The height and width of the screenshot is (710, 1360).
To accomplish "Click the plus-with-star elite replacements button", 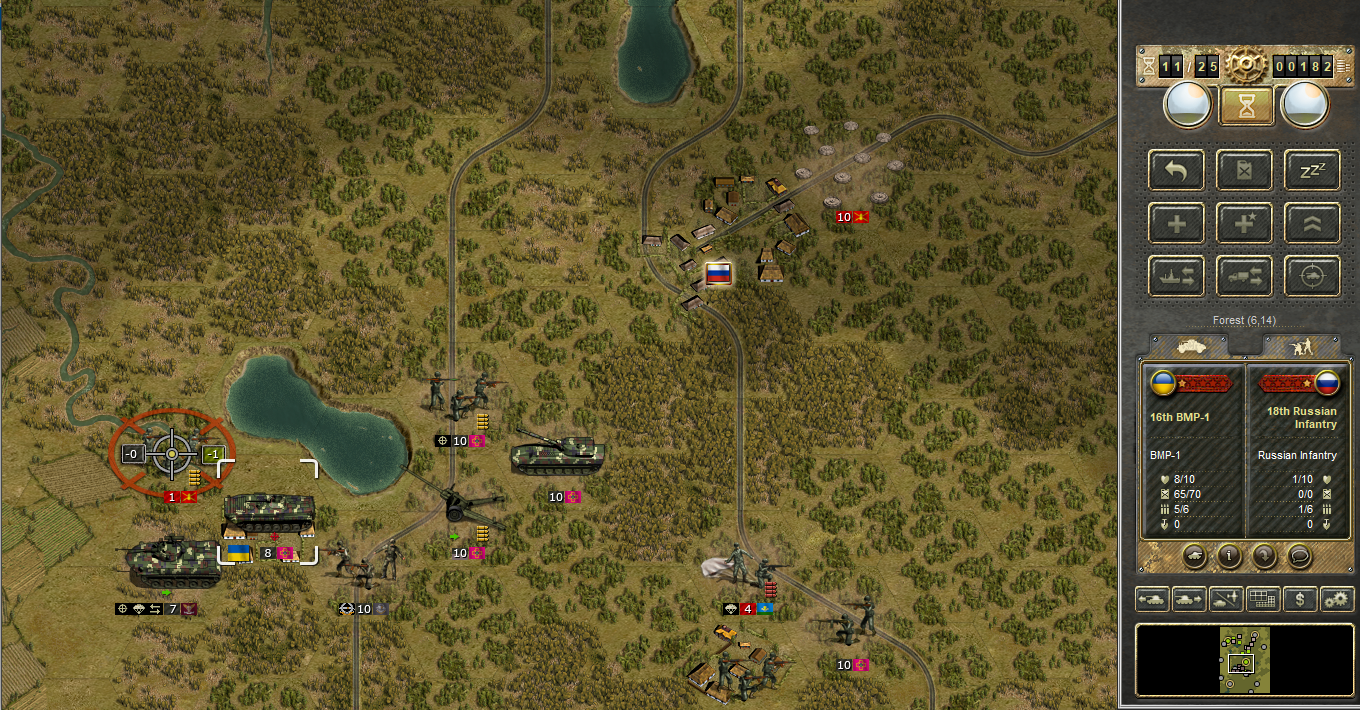I will pyautogui.click(x=1244, y=223).
